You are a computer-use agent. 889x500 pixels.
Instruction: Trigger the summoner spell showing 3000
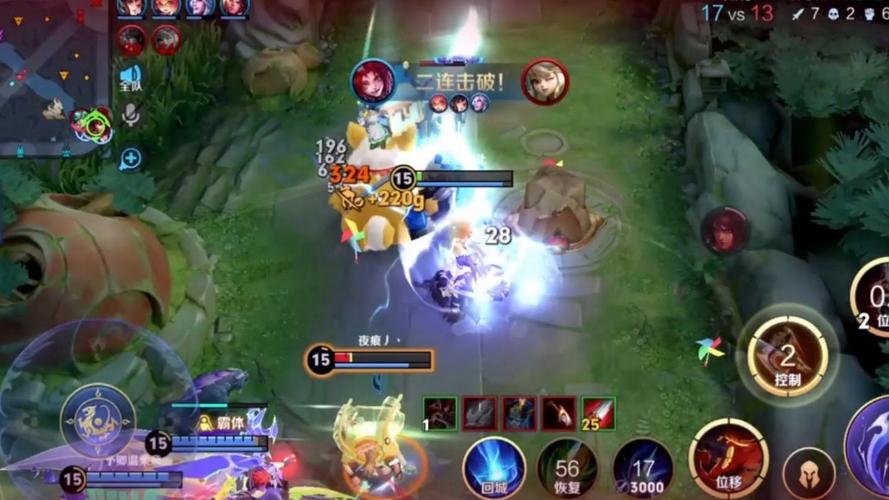tap(642, 467)
